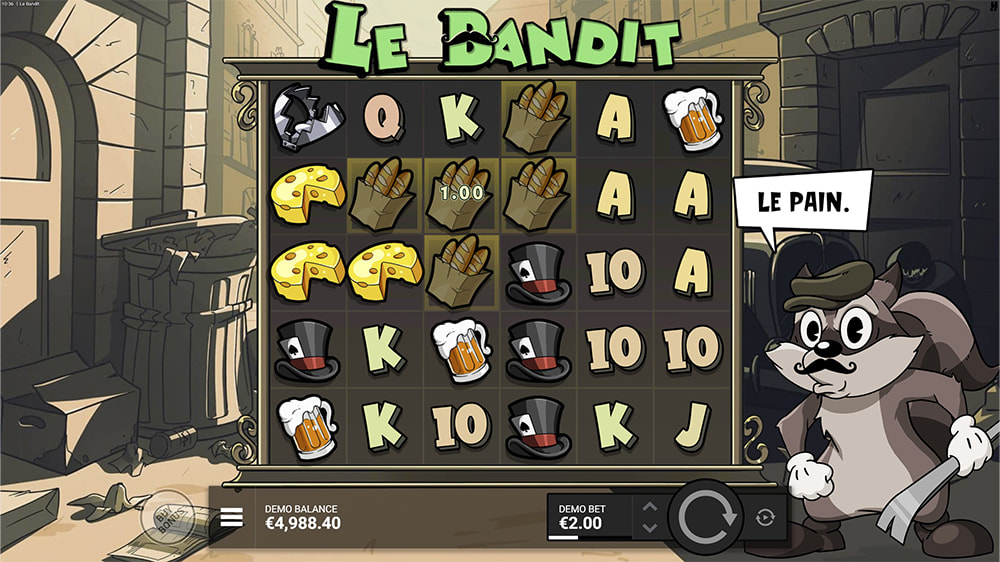Decrease the demo bet with the down arrow

pyautogui.click(x=649, y=527)
